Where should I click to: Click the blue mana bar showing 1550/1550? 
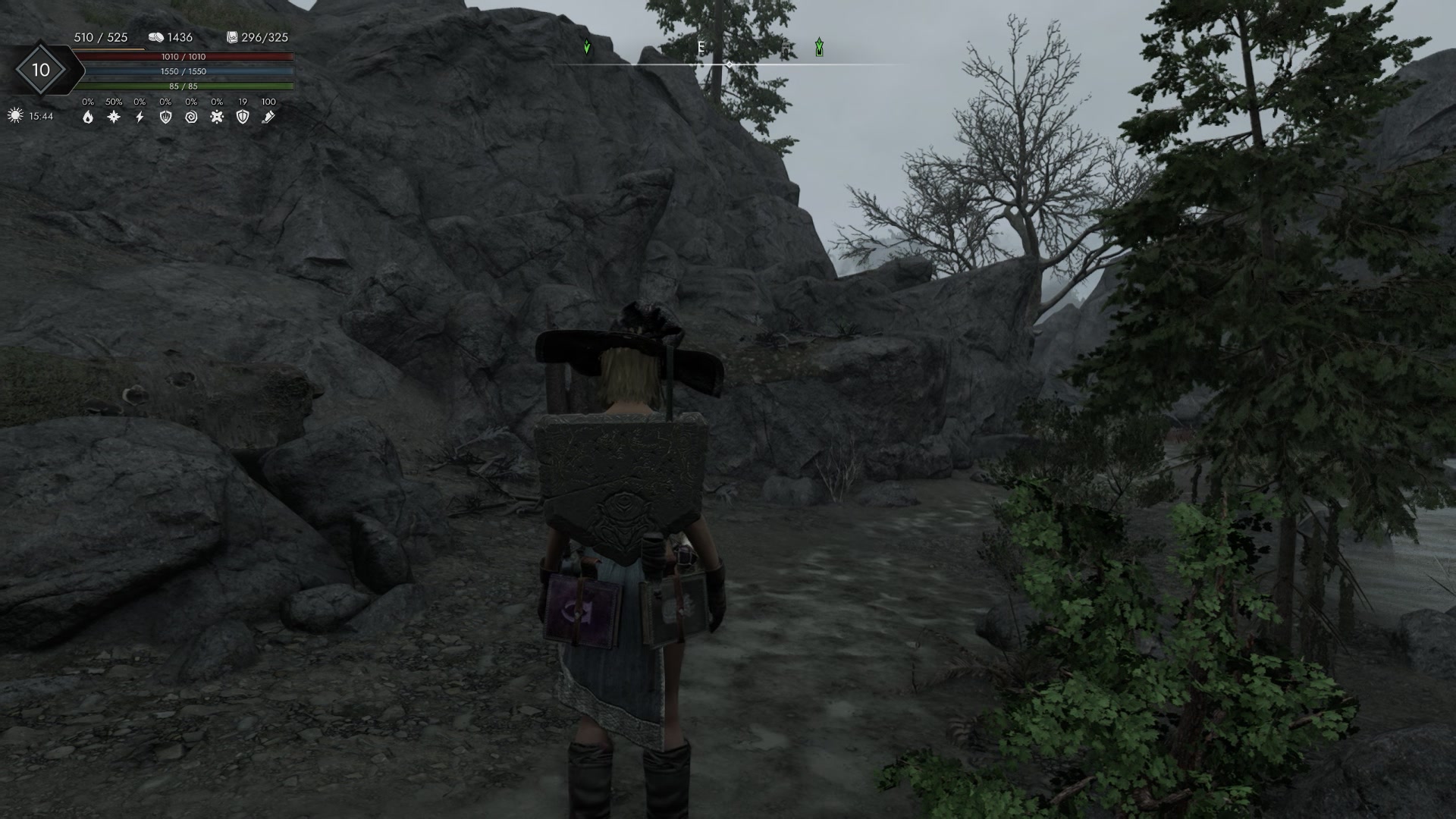[186, 72]
